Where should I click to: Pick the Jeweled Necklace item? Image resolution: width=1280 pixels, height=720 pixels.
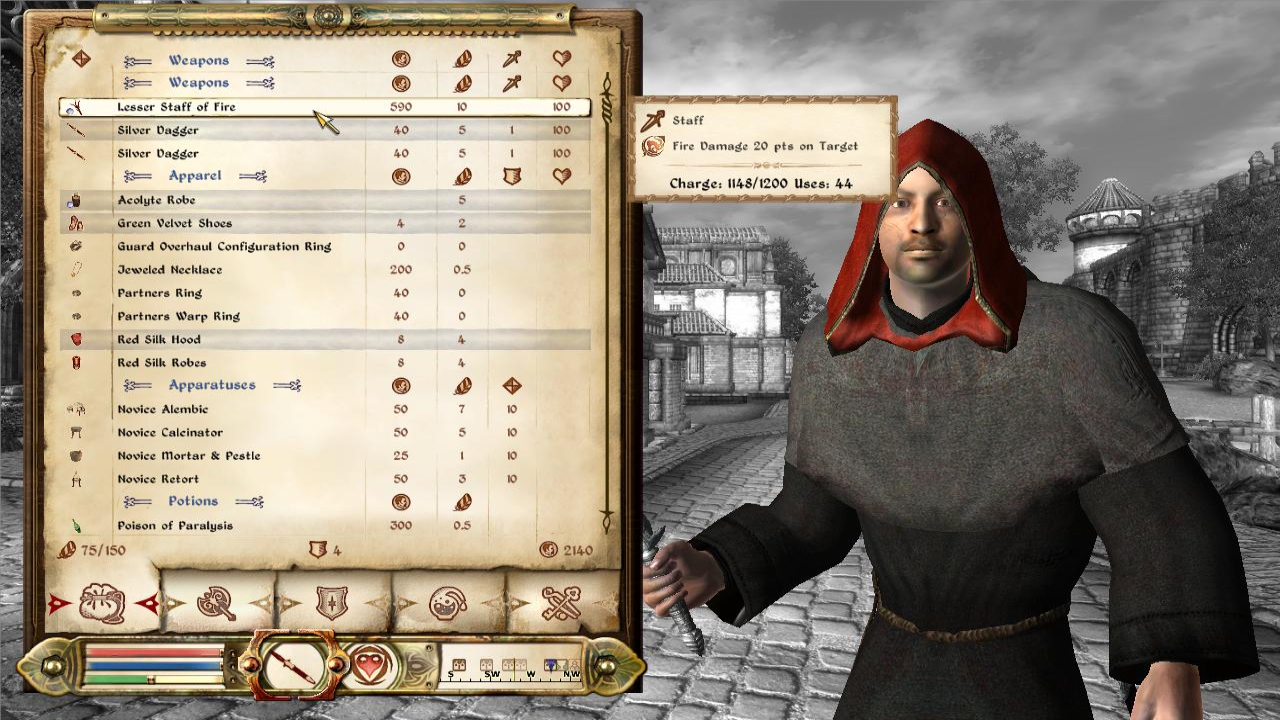click(170, 270)
